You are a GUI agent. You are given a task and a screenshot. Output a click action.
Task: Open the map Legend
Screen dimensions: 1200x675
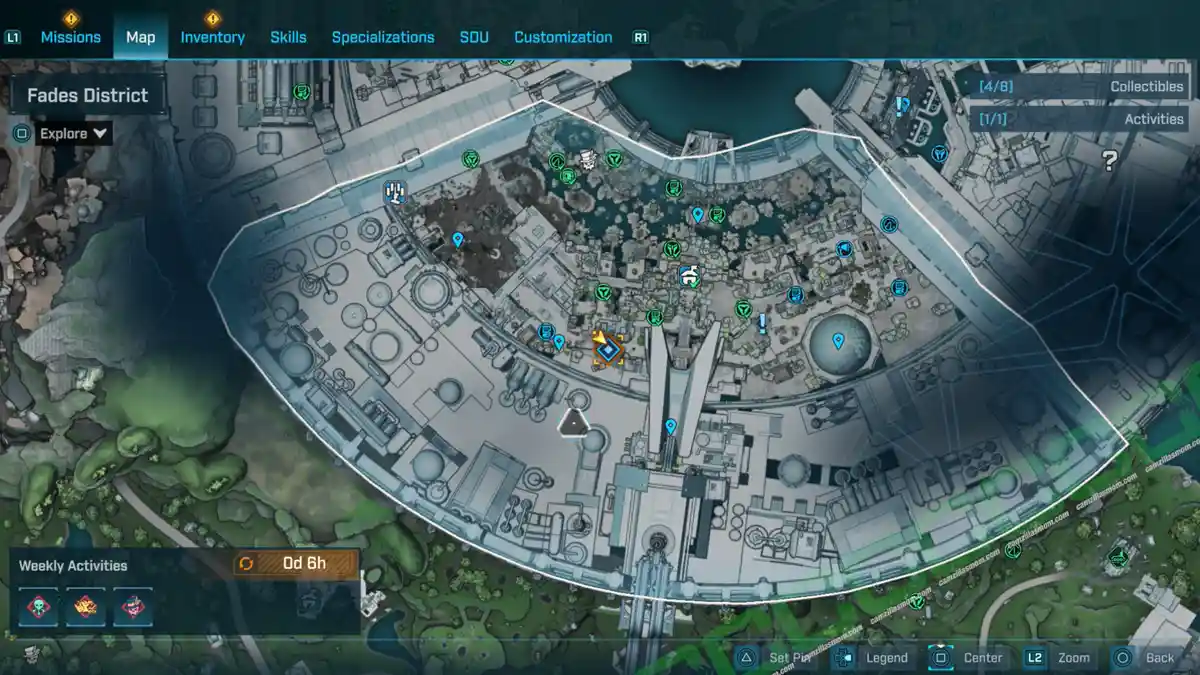click(x=872, y=657)
